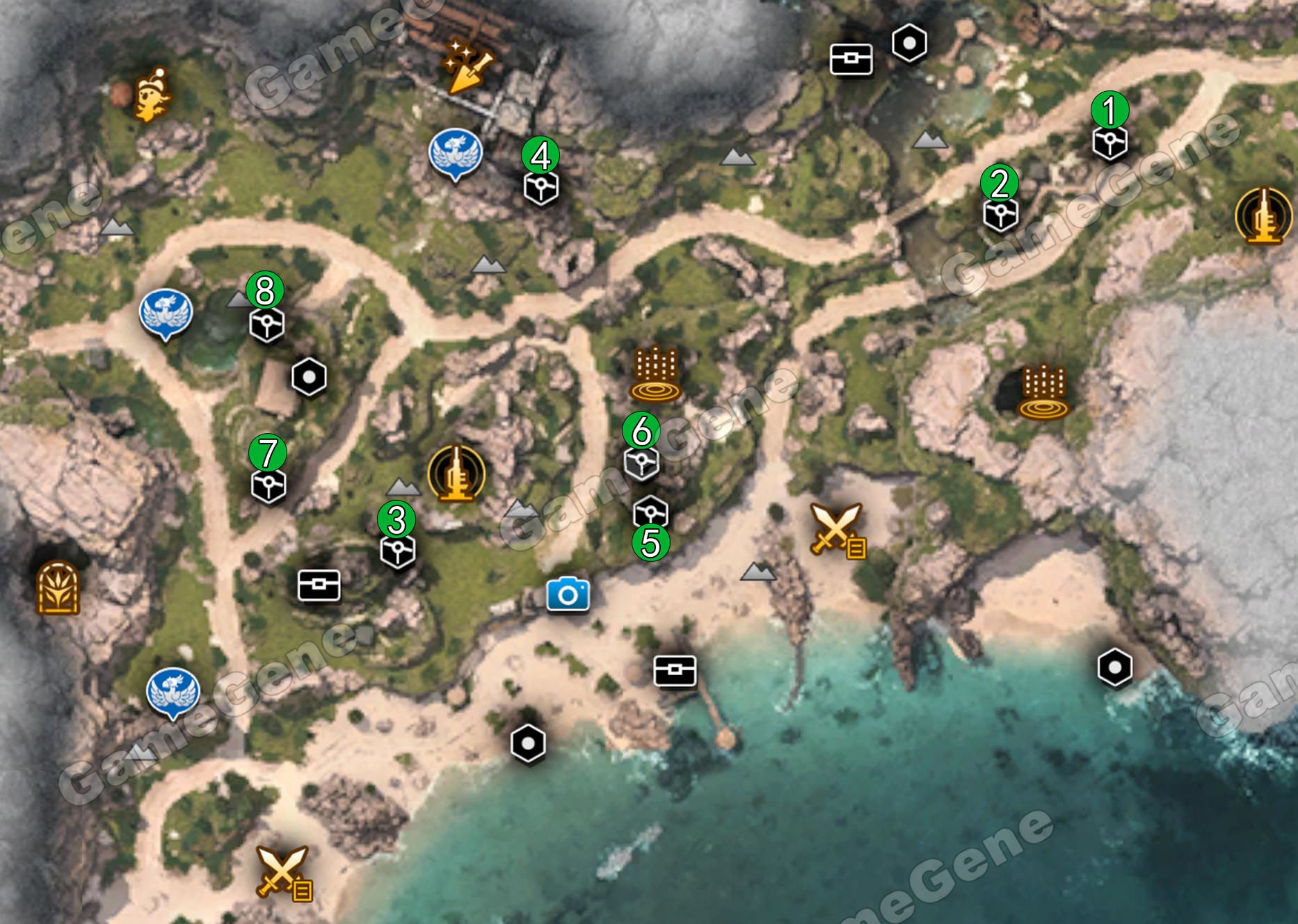
Task: Select the green number 2 marker
Action: pos(999,183)
